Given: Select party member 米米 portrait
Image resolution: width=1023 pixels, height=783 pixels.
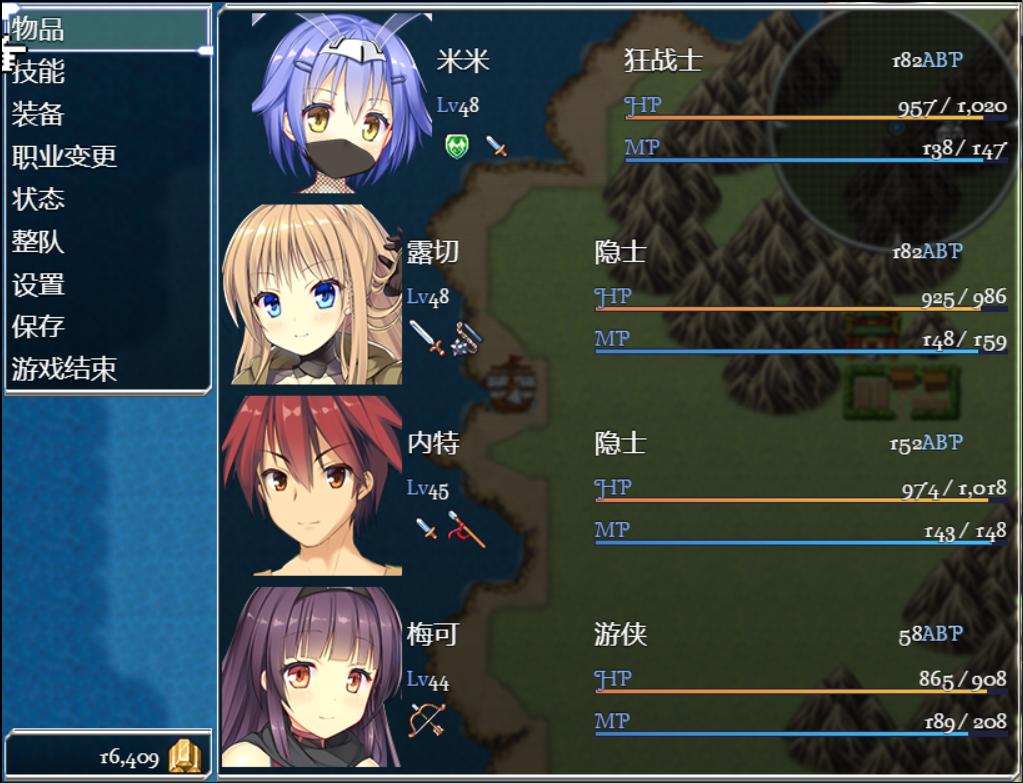Looking at the screenshot, I should point(342,105).
